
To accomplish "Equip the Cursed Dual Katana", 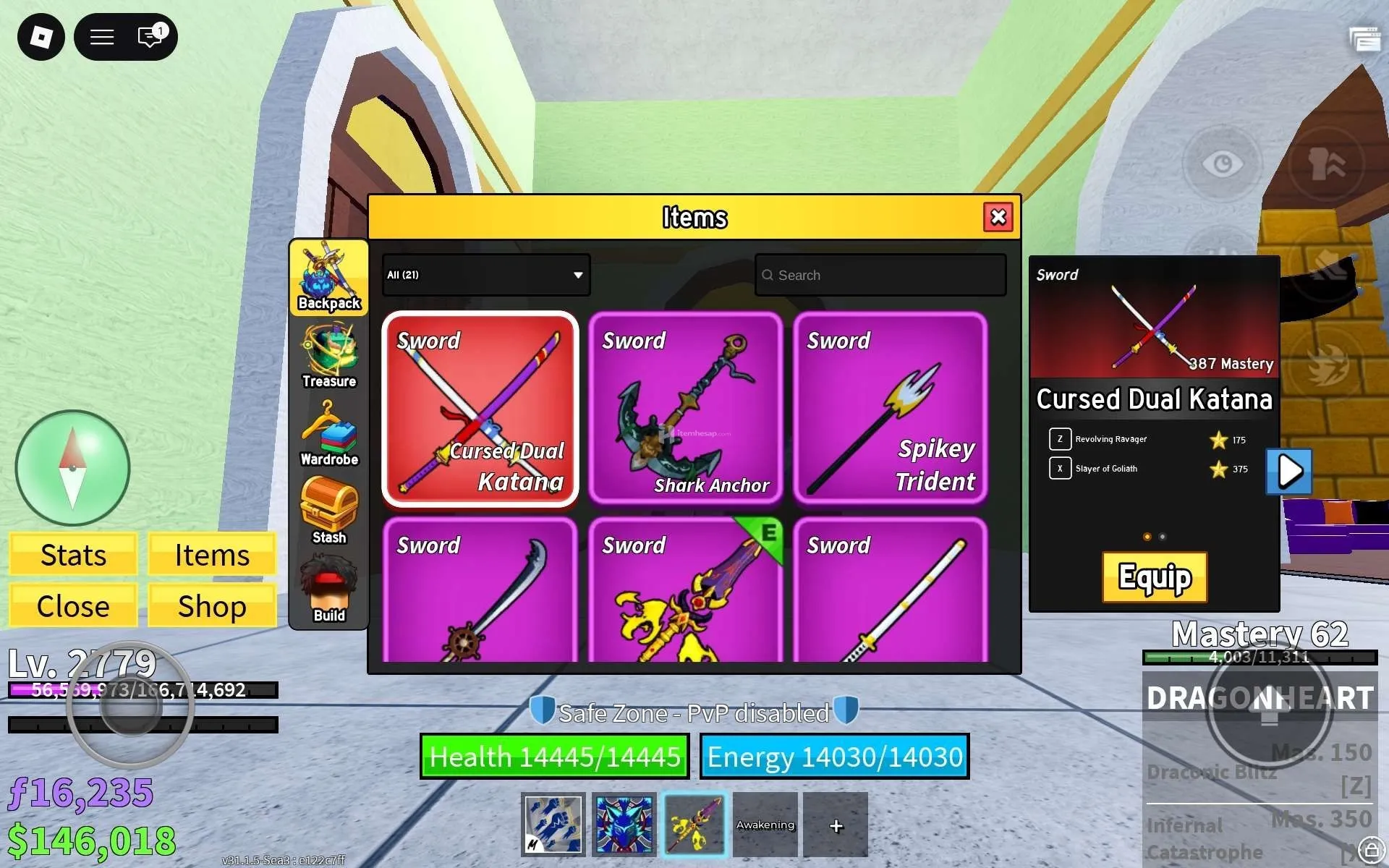I will click(1154, 577).
